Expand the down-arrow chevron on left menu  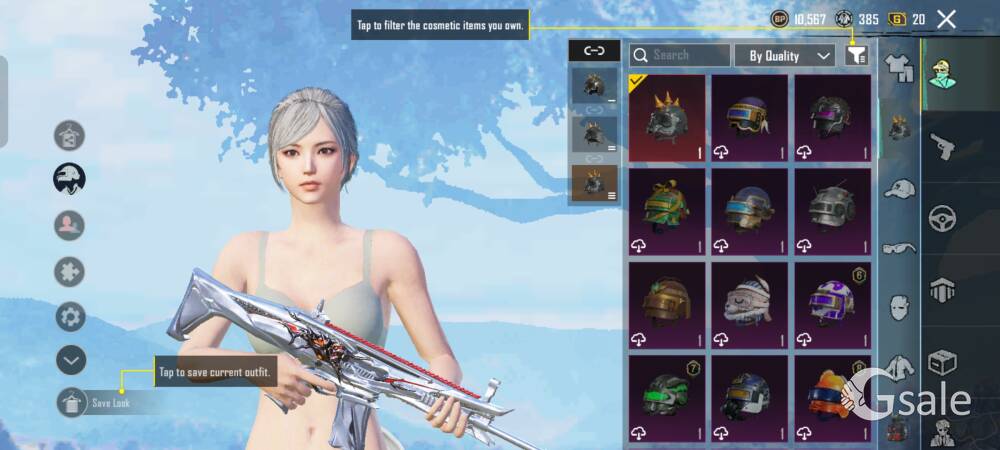(70, 360)
